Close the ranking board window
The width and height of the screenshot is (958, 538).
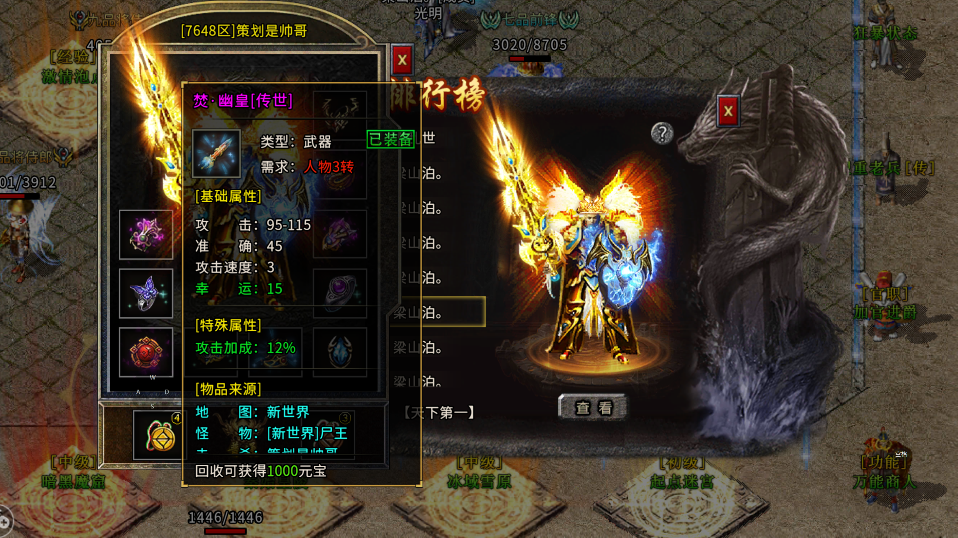click(x=728, y=111)
